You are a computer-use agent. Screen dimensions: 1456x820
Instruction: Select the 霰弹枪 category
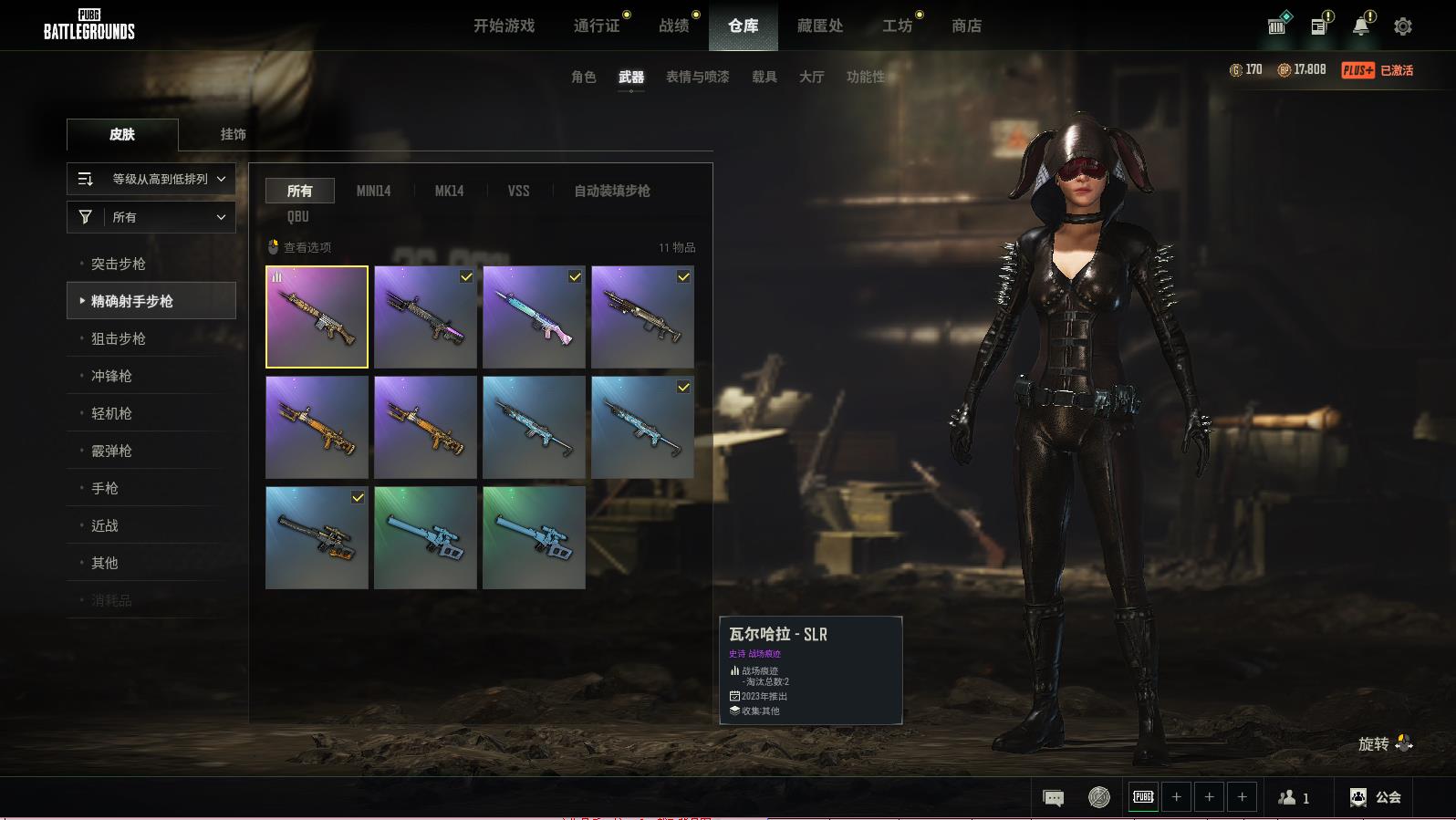click(111, 451)
